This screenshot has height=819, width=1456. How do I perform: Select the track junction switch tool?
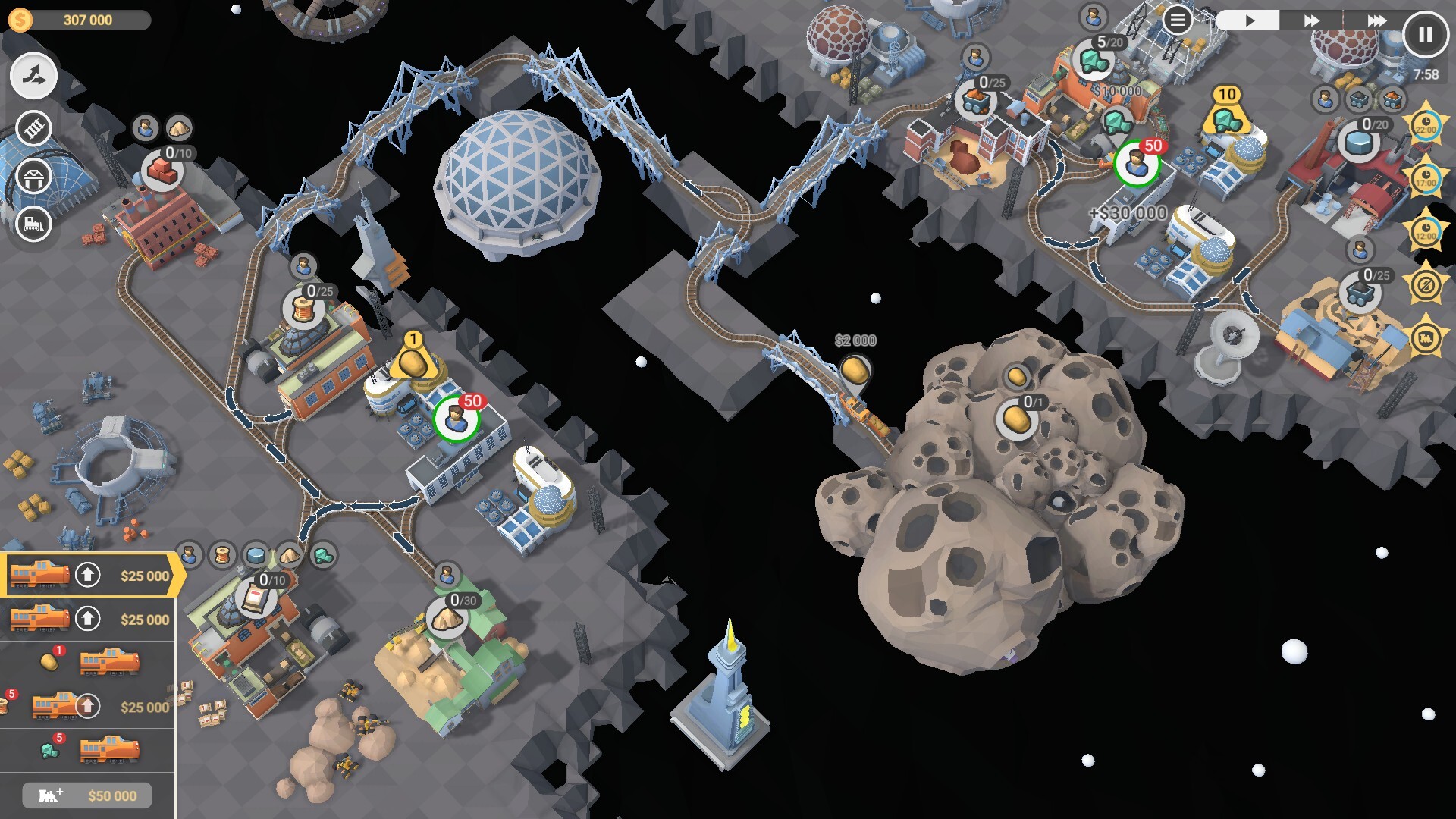(33, 77)
